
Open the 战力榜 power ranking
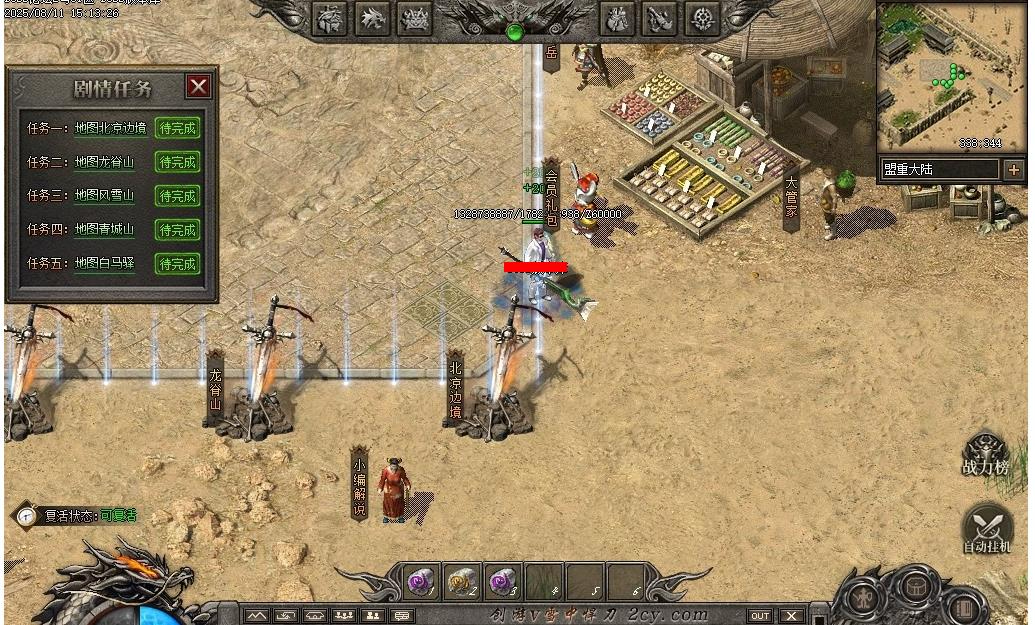[x=985, y=455]
